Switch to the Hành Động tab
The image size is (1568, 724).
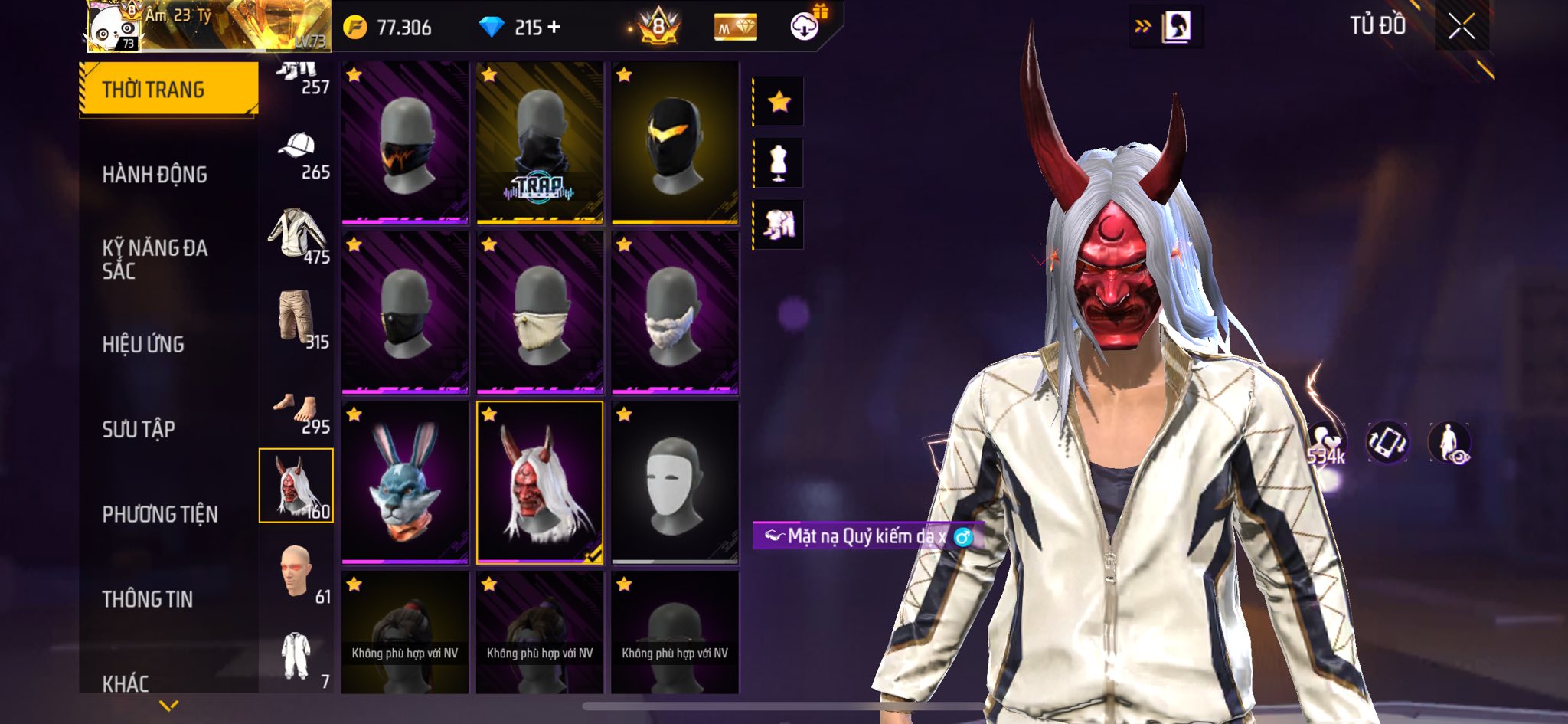(155, 175)
